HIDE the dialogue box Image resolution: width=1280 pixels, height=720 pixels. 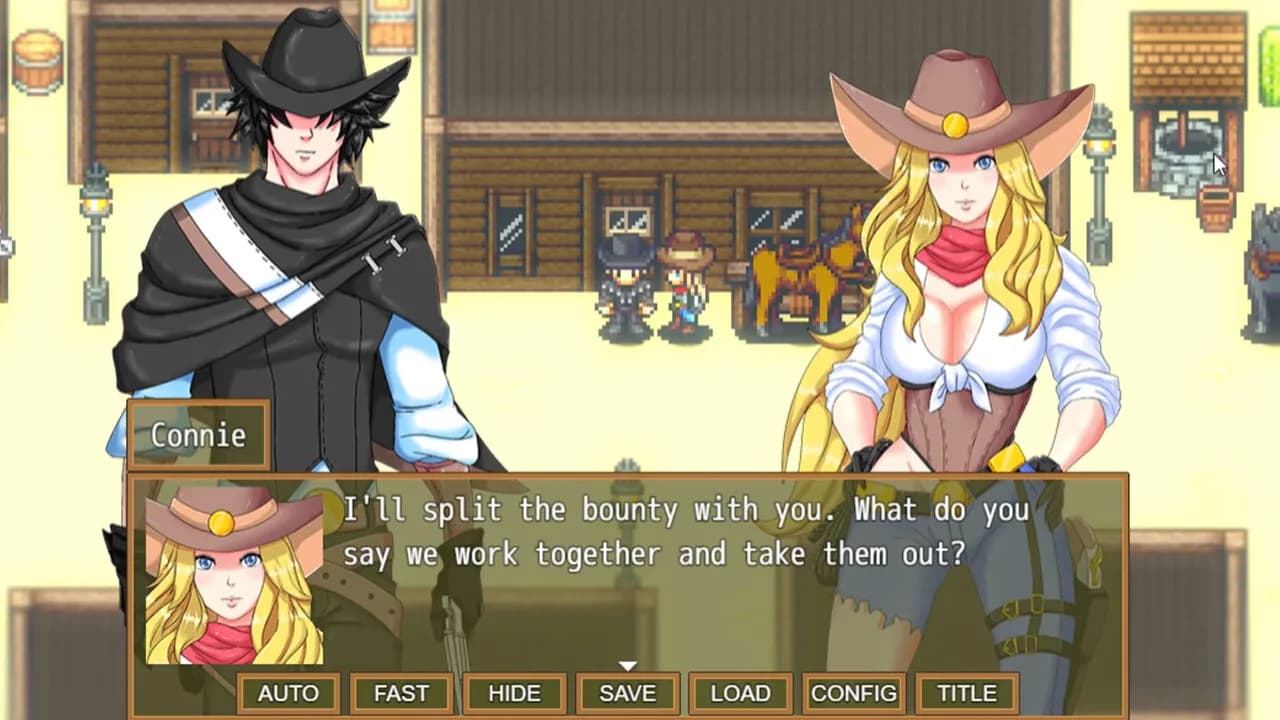click(x=515, y=692)
